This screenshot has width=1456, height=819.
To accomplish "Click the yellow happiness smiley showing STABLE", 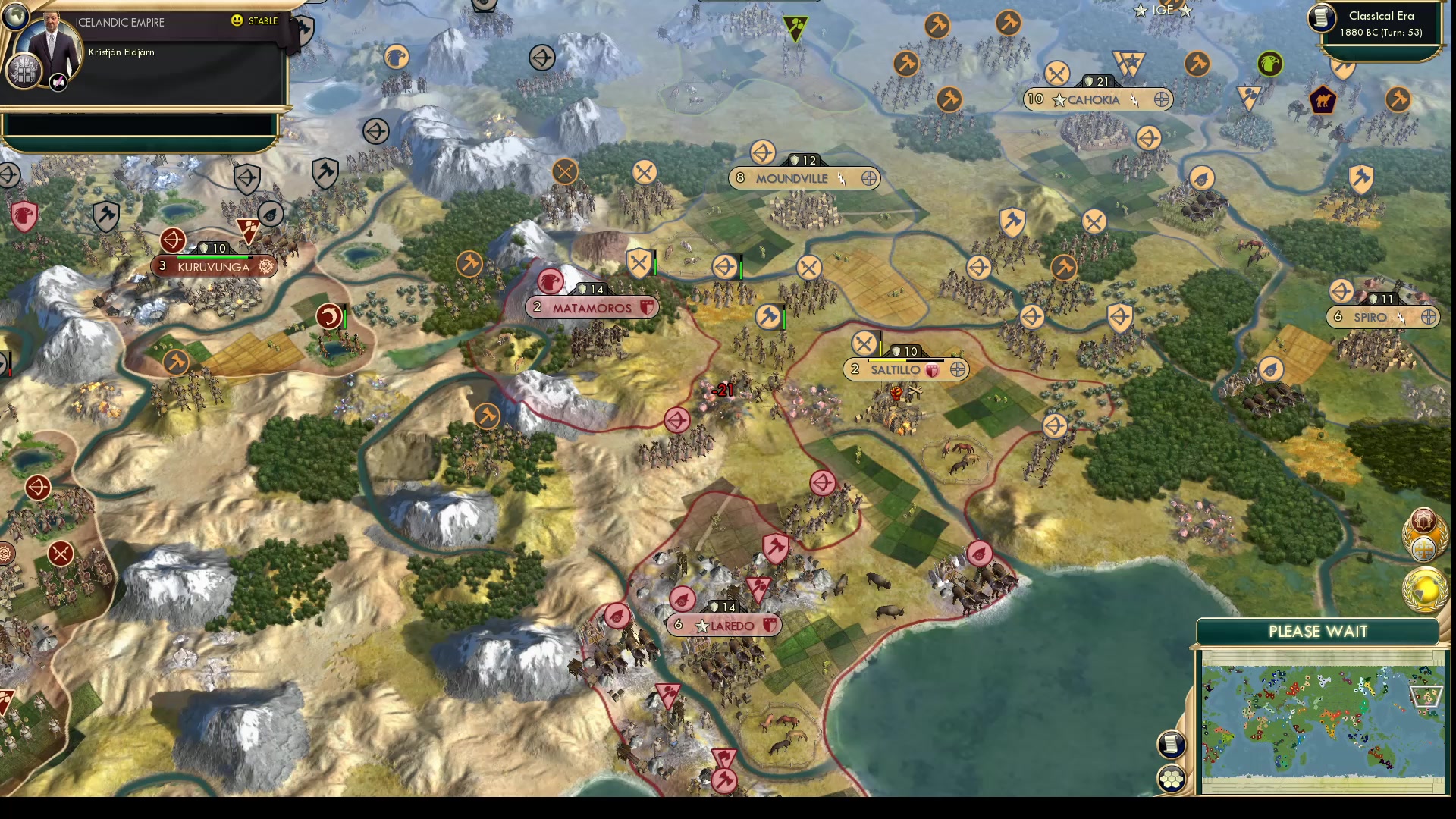I will pos(237,20).
